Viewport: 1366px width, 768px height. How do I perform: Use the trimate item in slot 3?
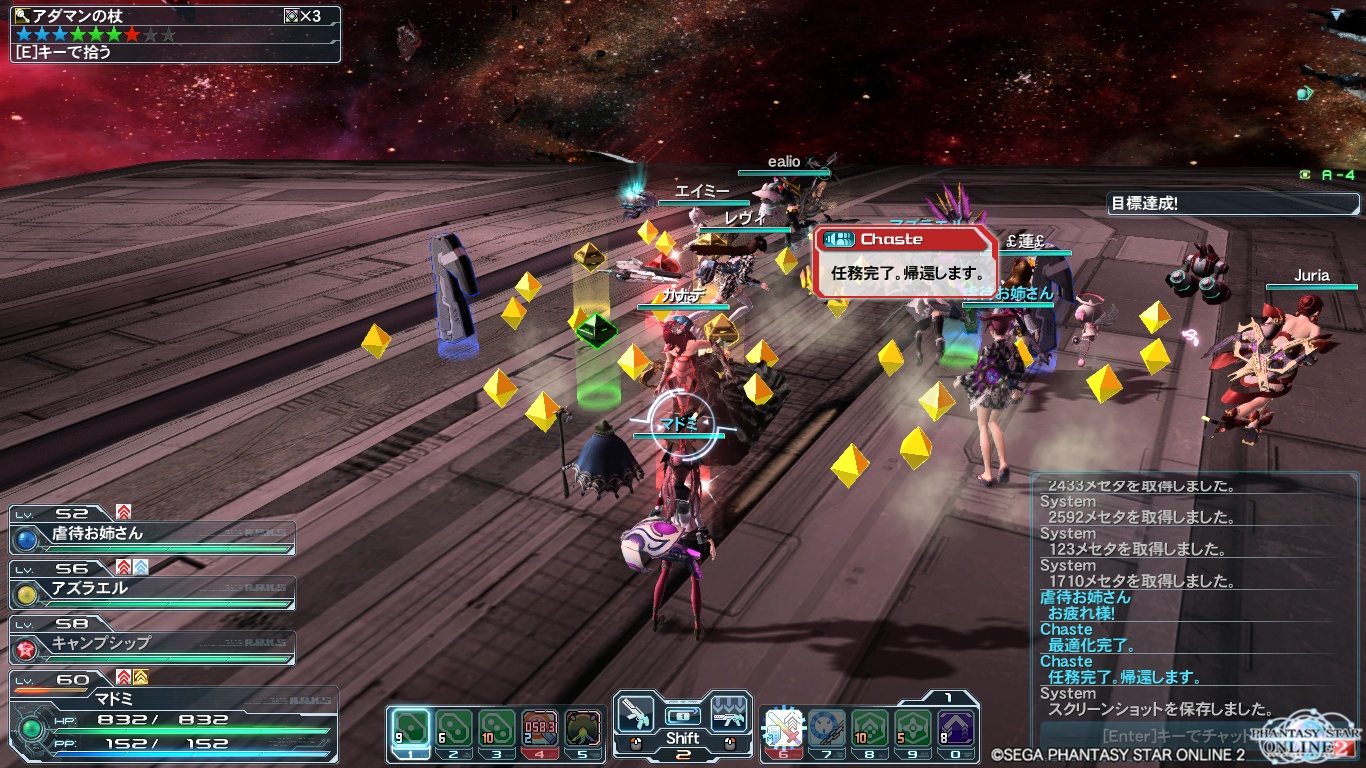point(496,727)
